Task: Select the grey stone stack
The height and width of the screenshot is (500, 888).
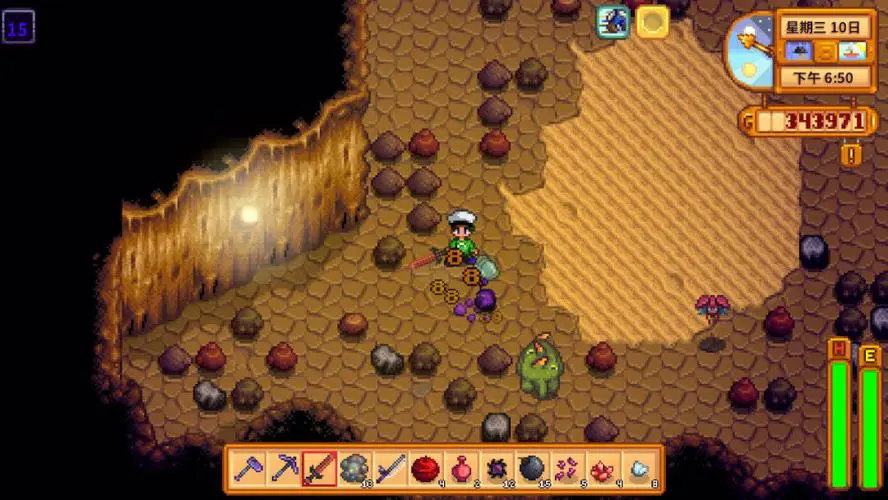Action: [355, 468]
